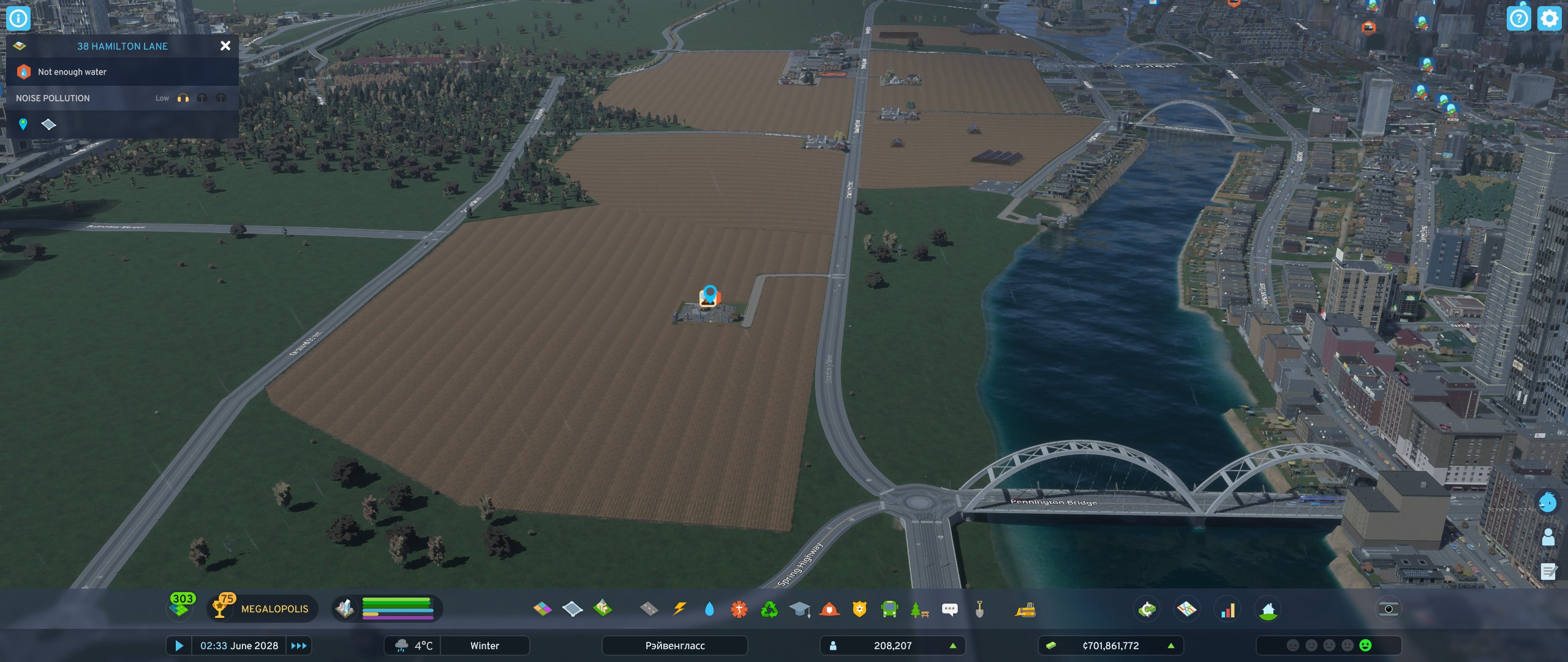Set noise pollution volume to Low headphone
The height and width of the screenshot is (662, 1568).
click(182, 97)
